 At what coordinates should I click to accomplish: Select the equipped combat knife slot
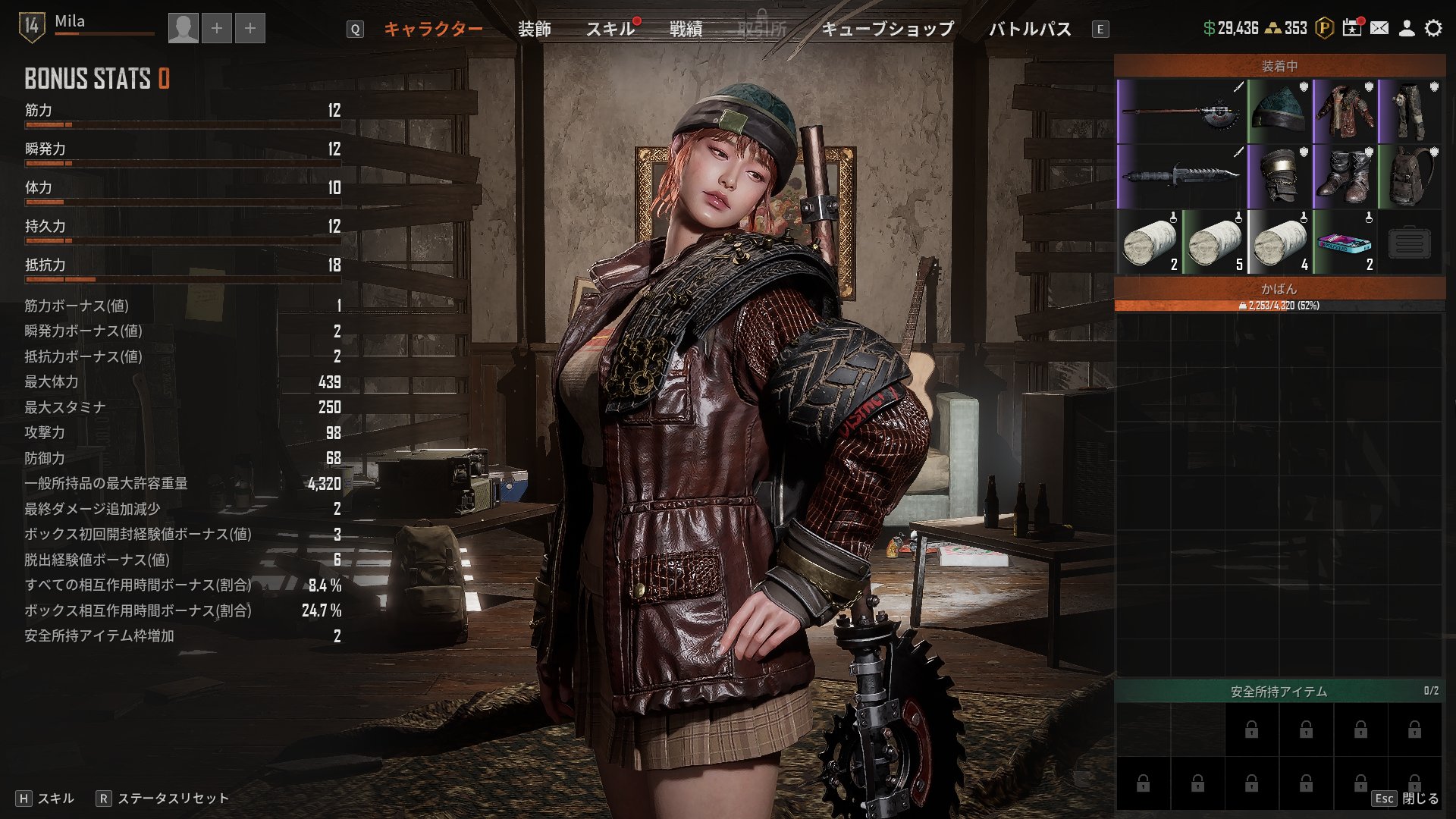(1181, 177)
